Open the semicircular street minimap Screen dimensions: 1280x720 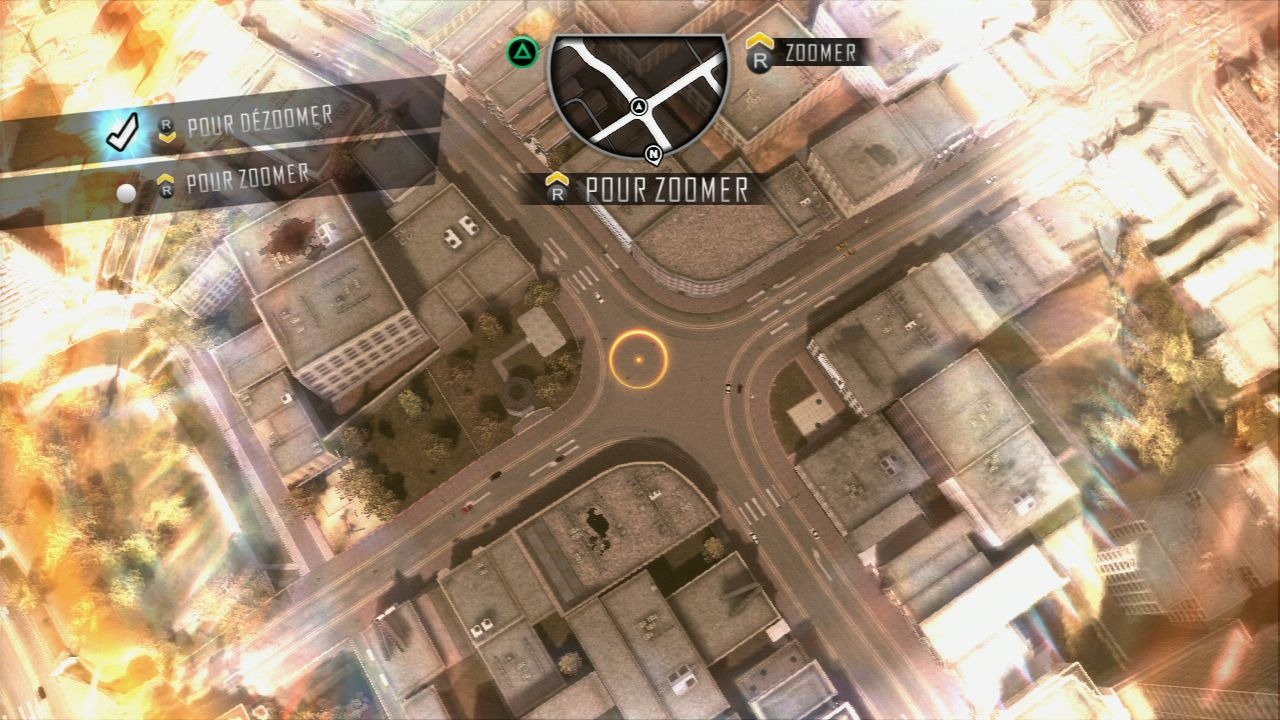coord(637,92)
